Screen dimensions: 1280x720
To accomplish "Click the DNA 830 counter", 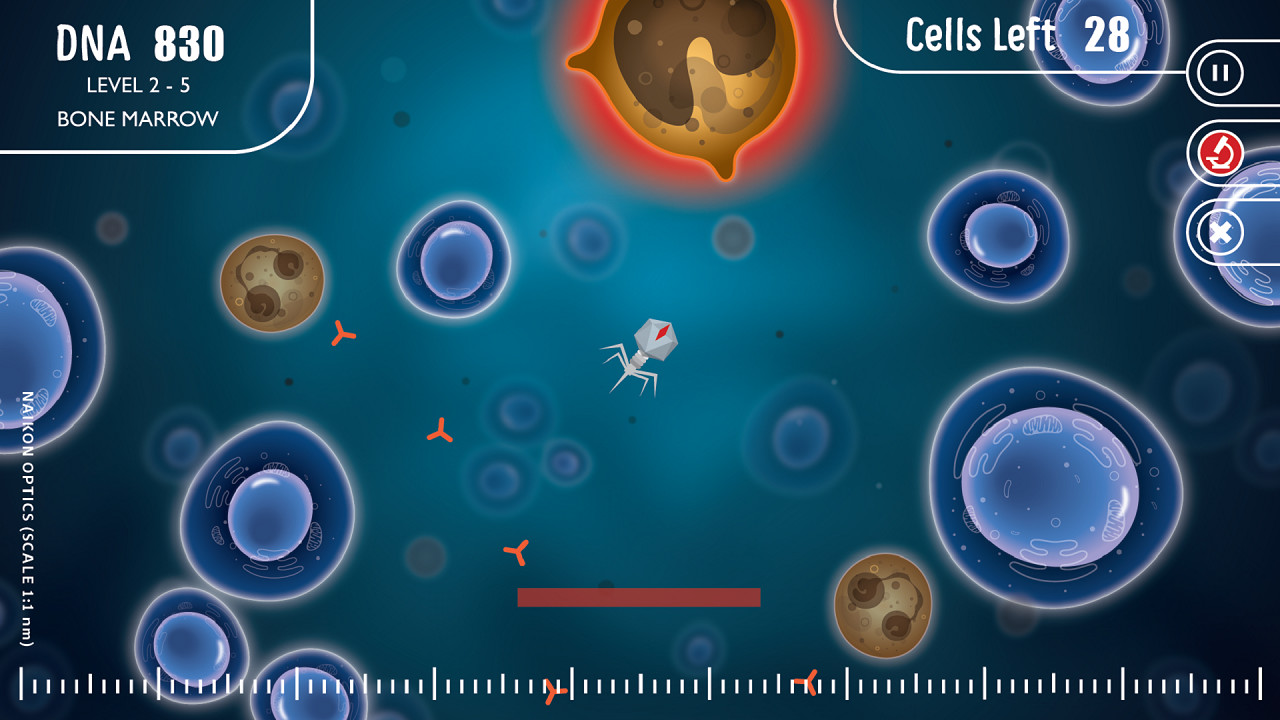I will click(142, 42).
